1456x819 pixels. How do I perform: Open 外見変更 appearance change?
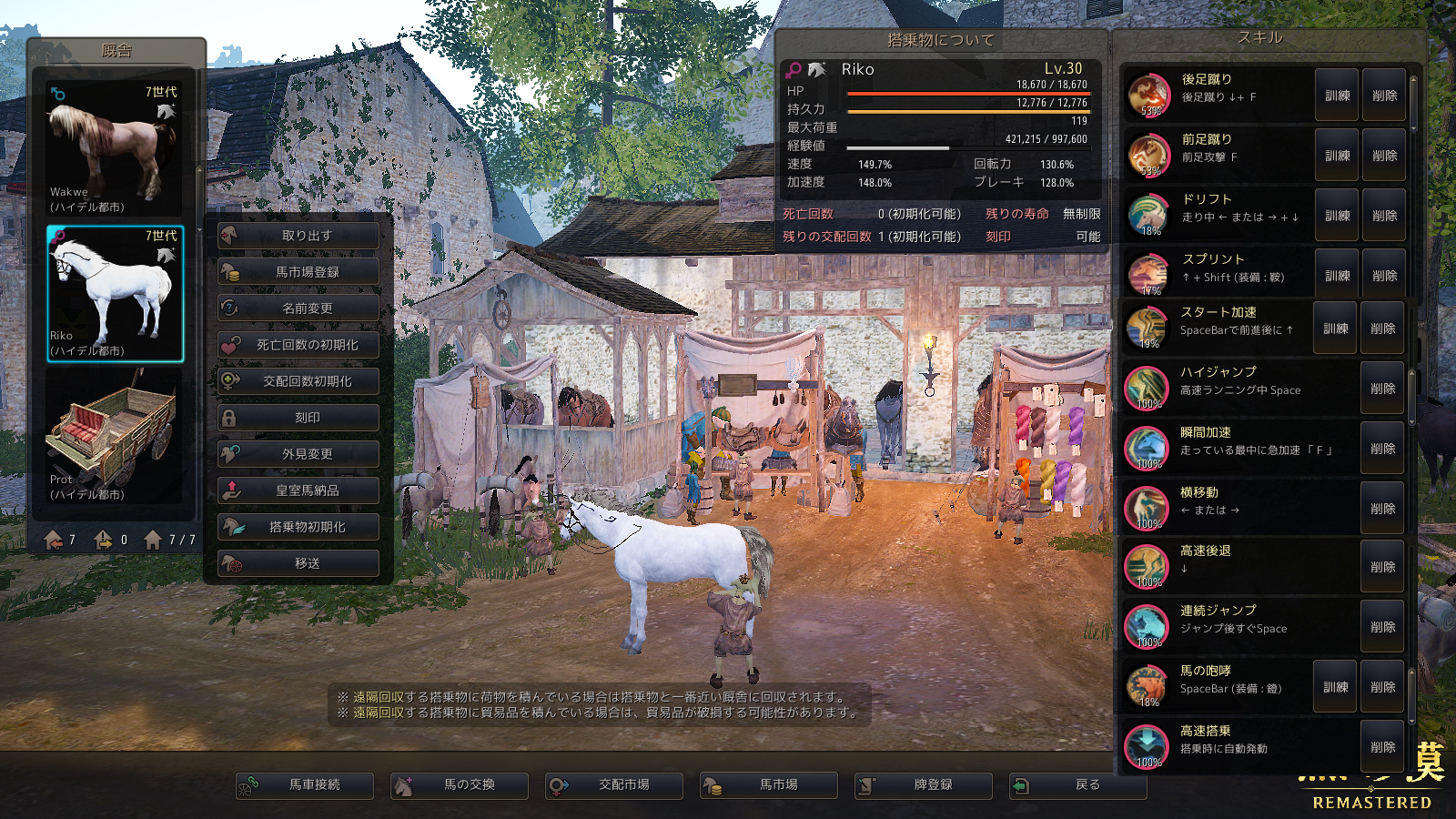[298, 454]
